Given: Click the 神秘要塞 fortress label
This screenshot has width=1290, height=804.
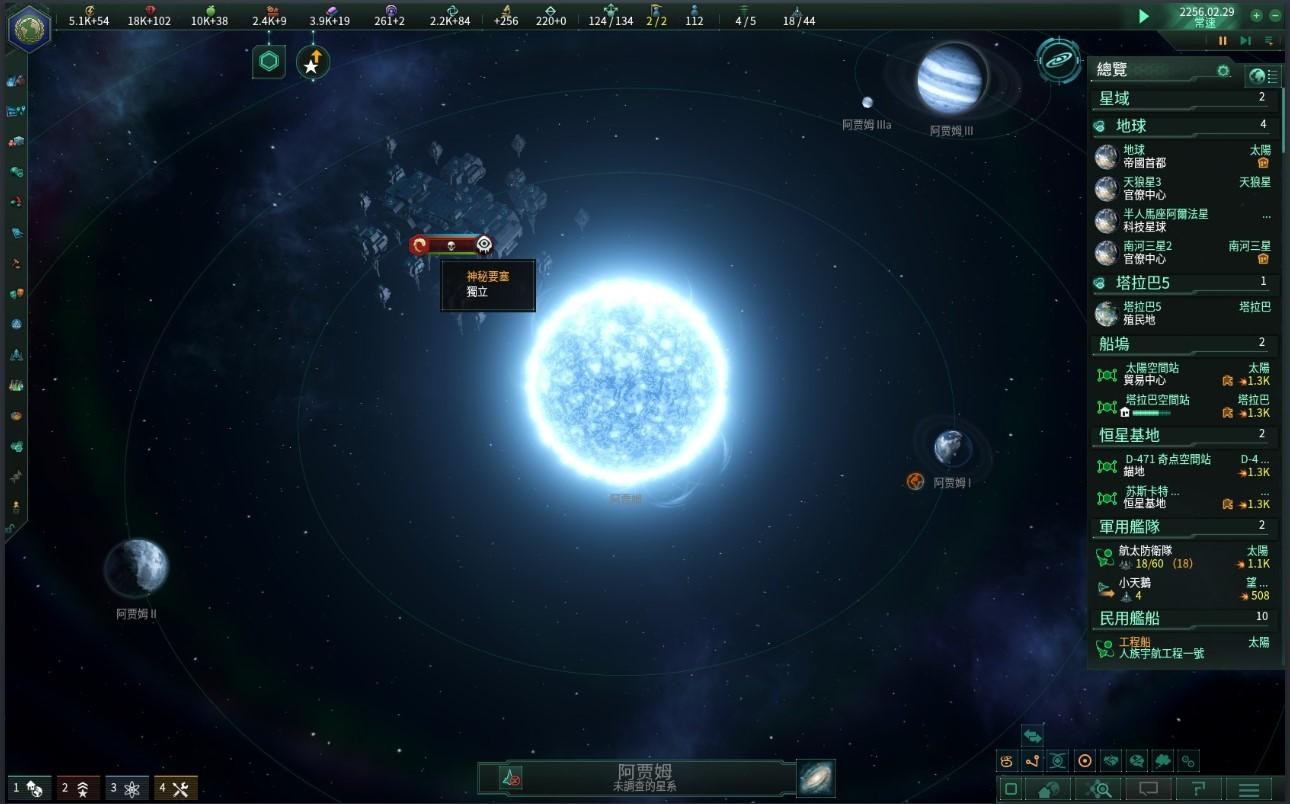Looking at the screenshot, I should click(x=488, y=284).
